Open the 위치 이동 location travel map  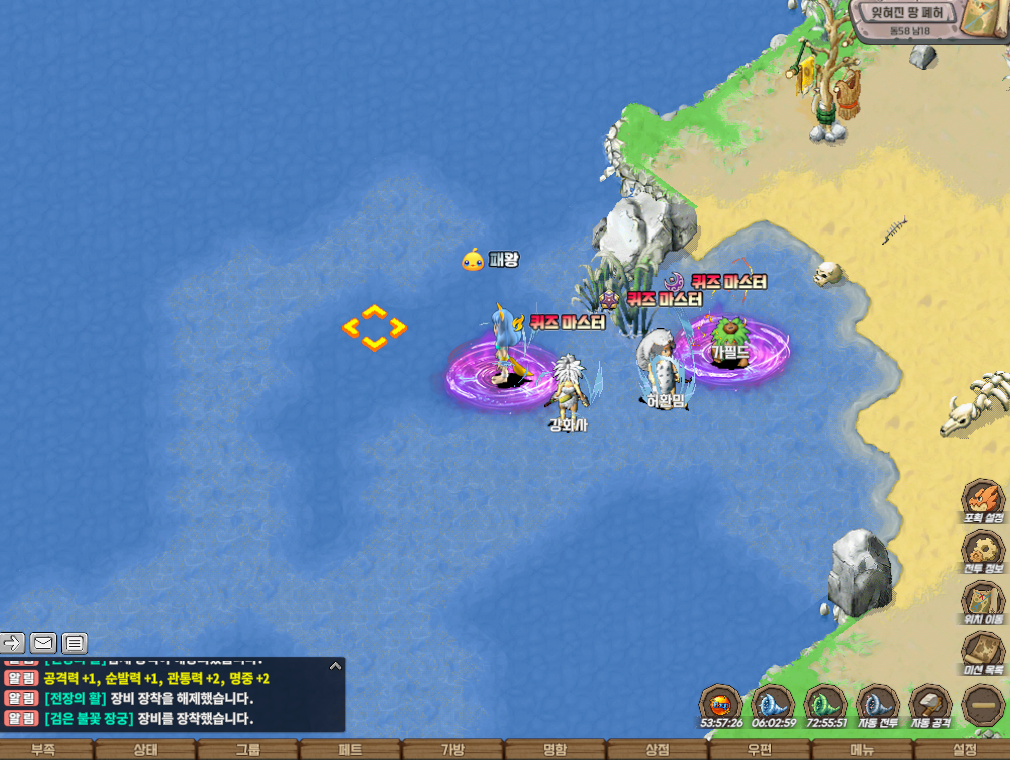pyautogui.click(x=983, y=602)
